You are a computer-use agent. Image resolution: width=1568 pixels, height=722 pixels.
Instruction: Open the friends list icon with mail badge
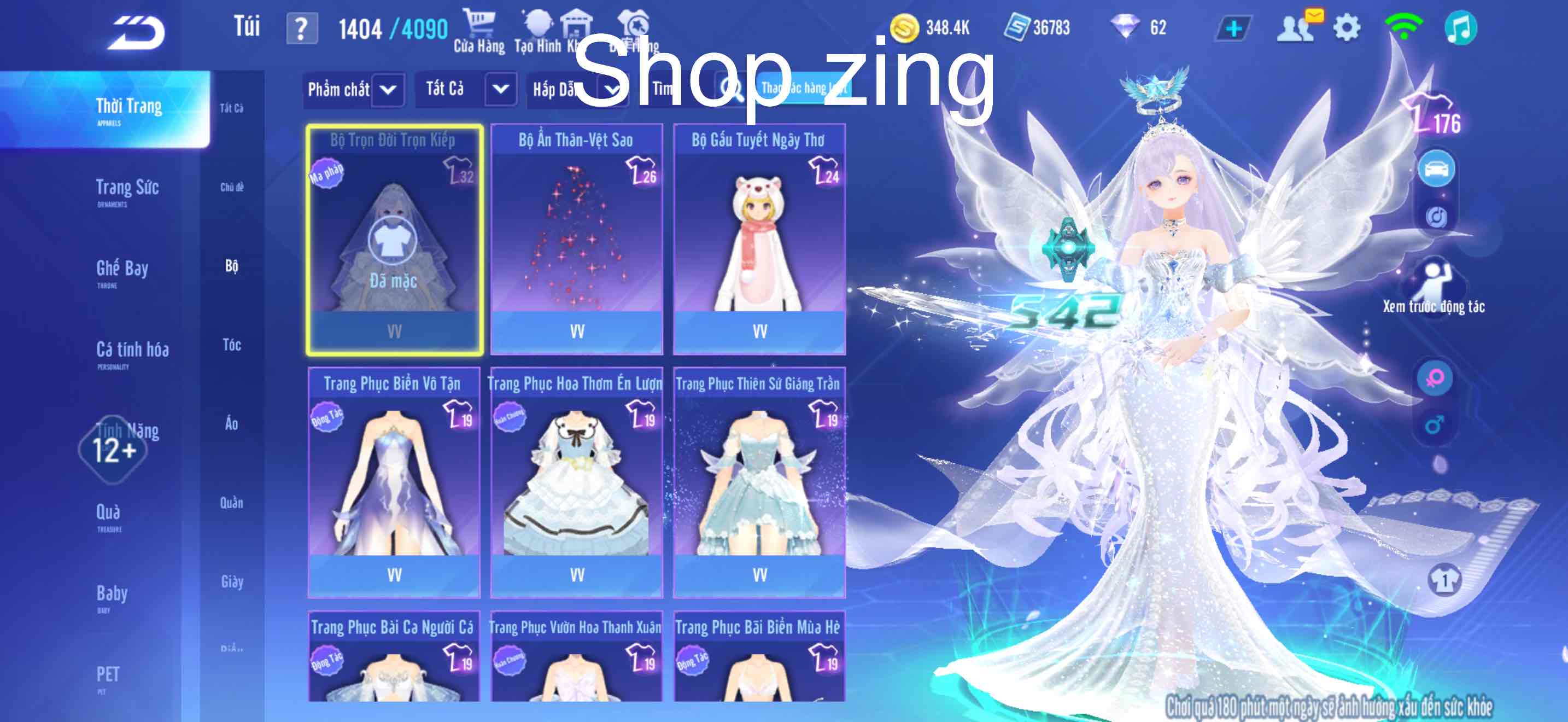[1300, 27]
